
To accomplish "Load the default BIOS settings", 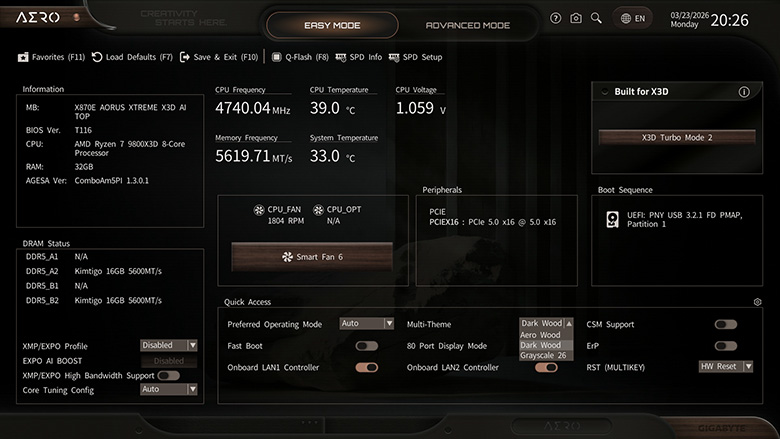I will point(132,57).
